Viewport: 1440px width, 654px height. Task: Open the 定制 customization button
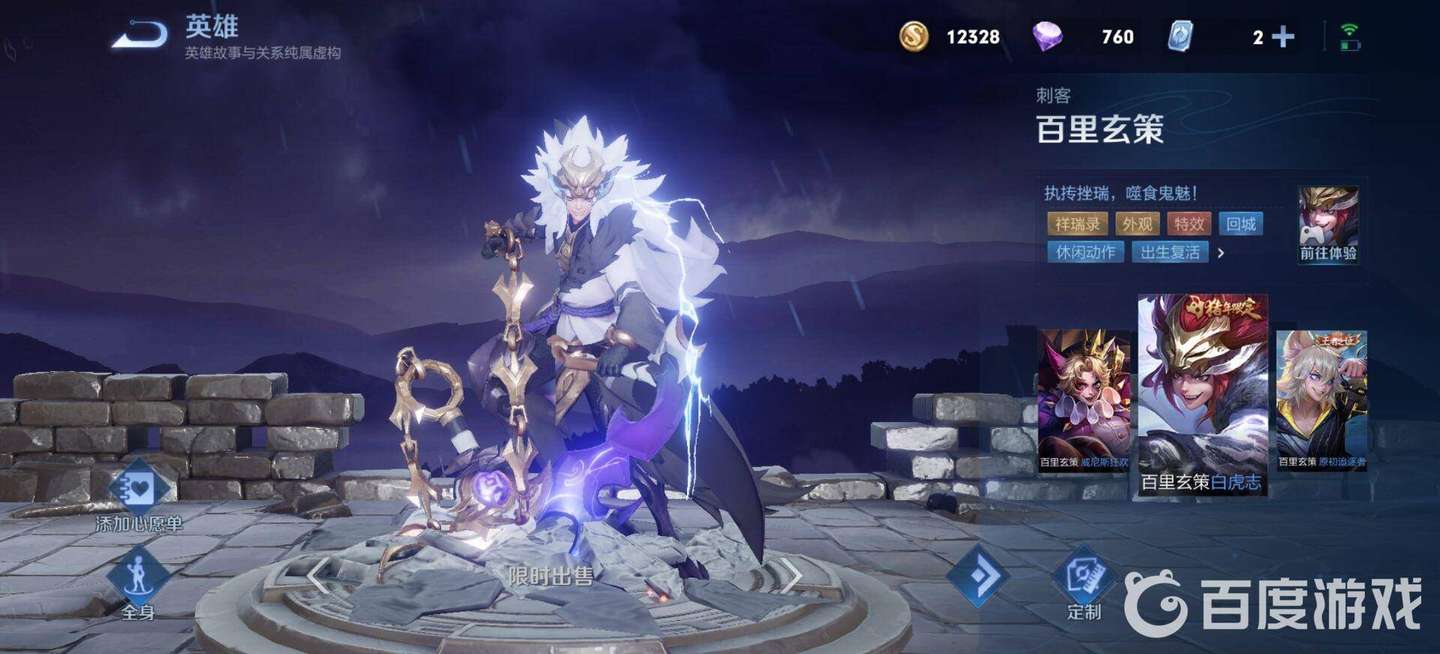1084,583
